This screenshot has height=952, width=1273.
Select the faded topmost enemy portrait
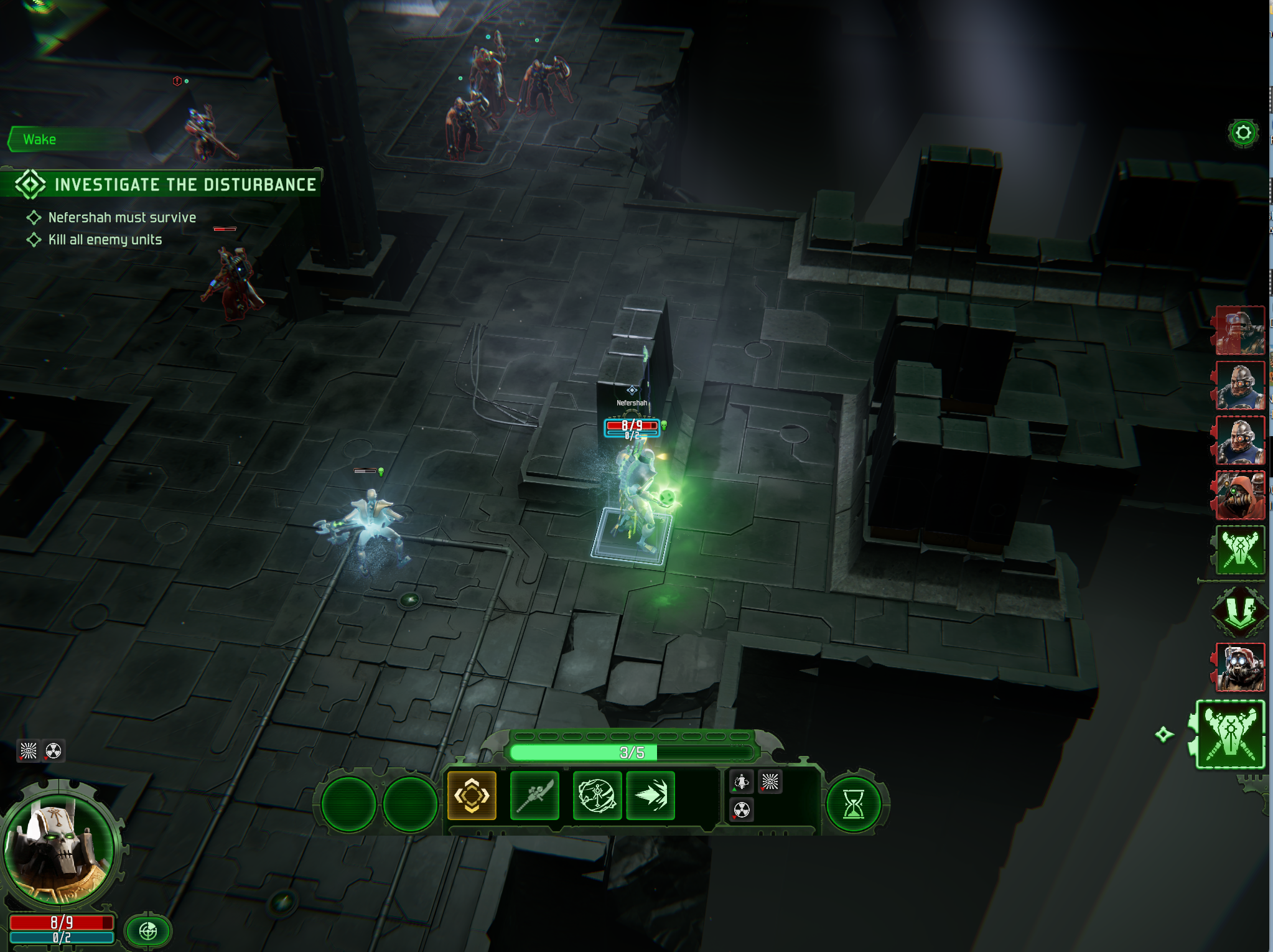(x=1241, y=330)
